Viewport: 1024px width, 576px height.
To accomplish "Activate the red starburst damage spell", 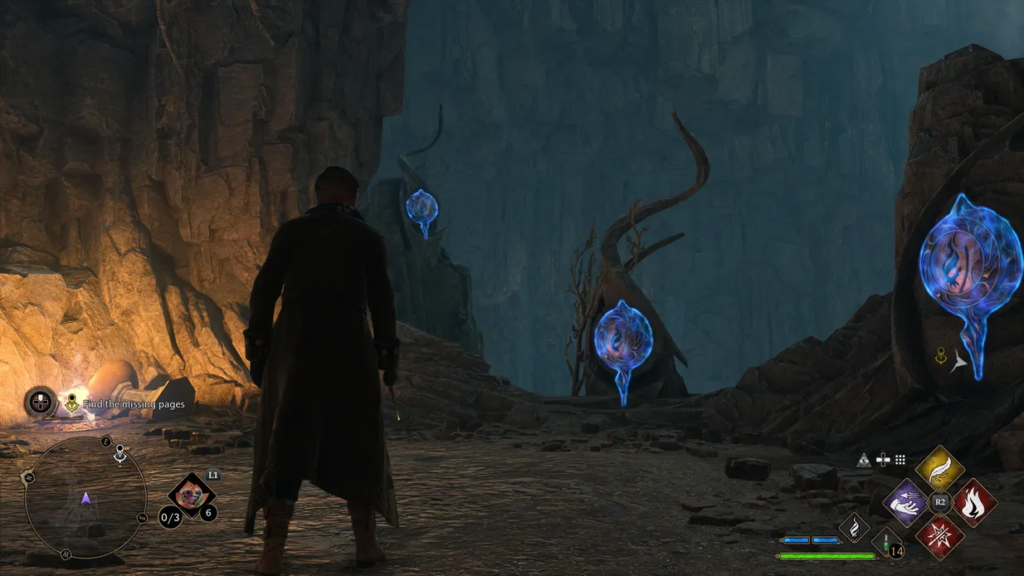I will pos(940,535).
